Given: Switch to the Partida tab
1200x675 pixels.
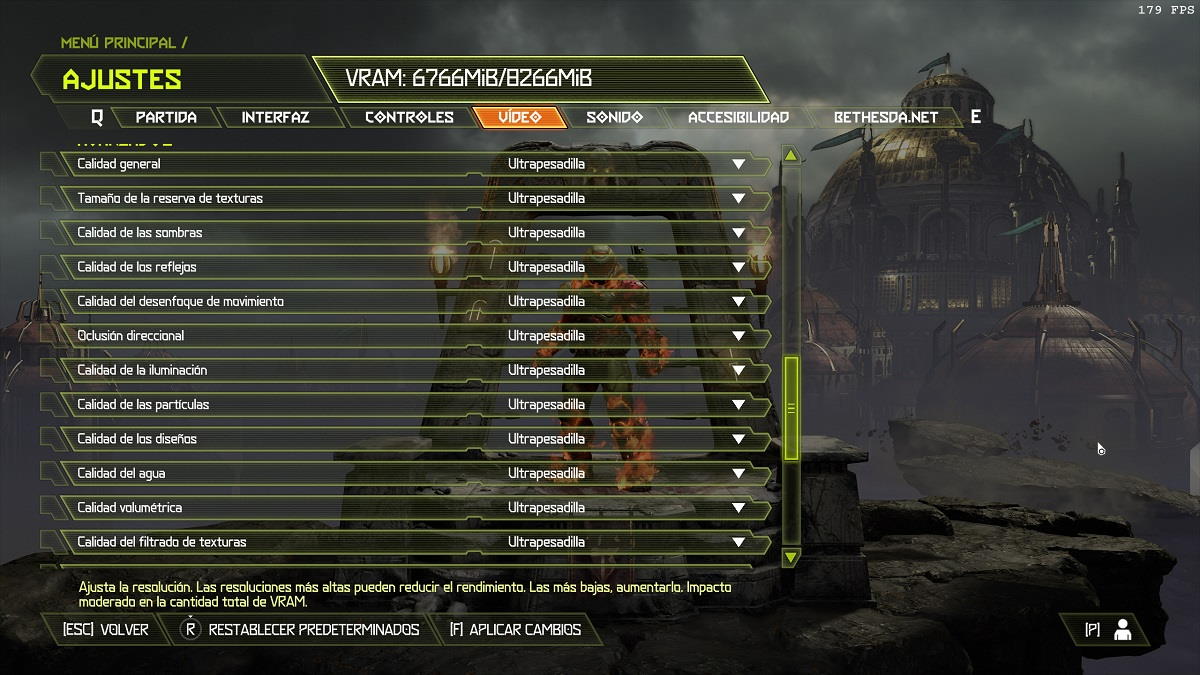Looking at the screenshot, I should tap(166, 117).
